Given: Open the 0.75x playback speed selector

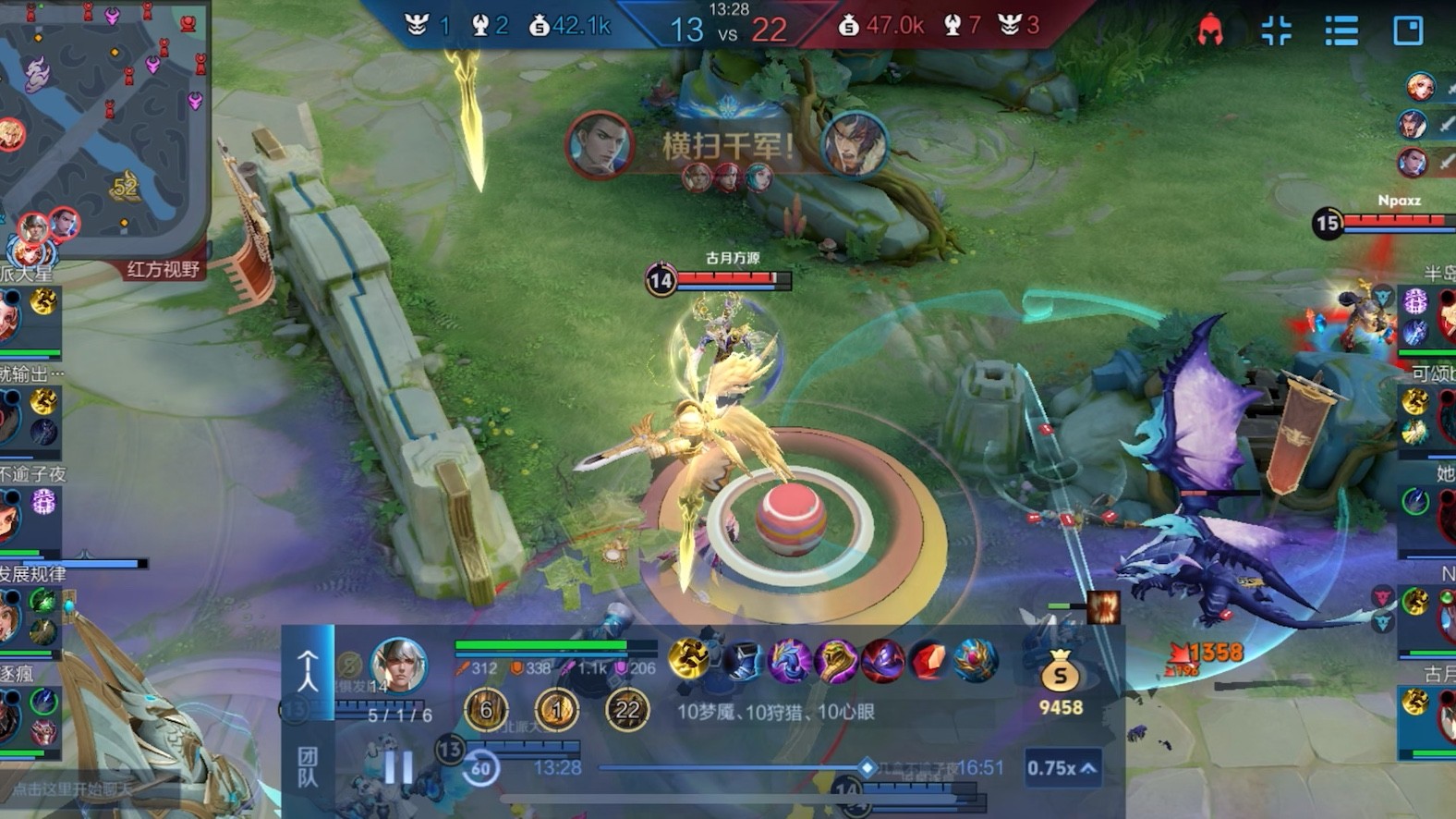Looking at the screenshot, I should pos(1062,768).
